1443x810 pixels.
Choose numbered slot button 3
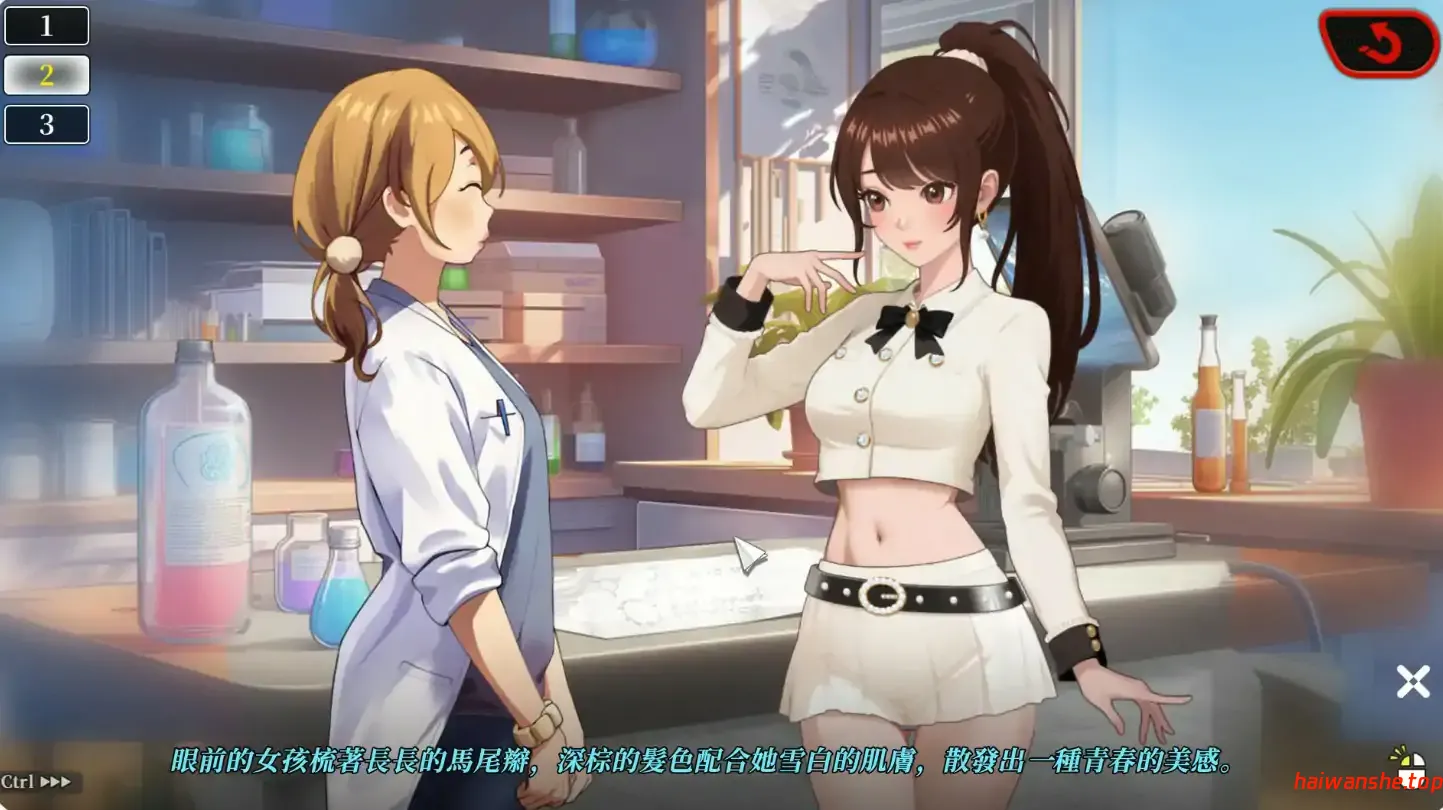[x=46, y=124]
